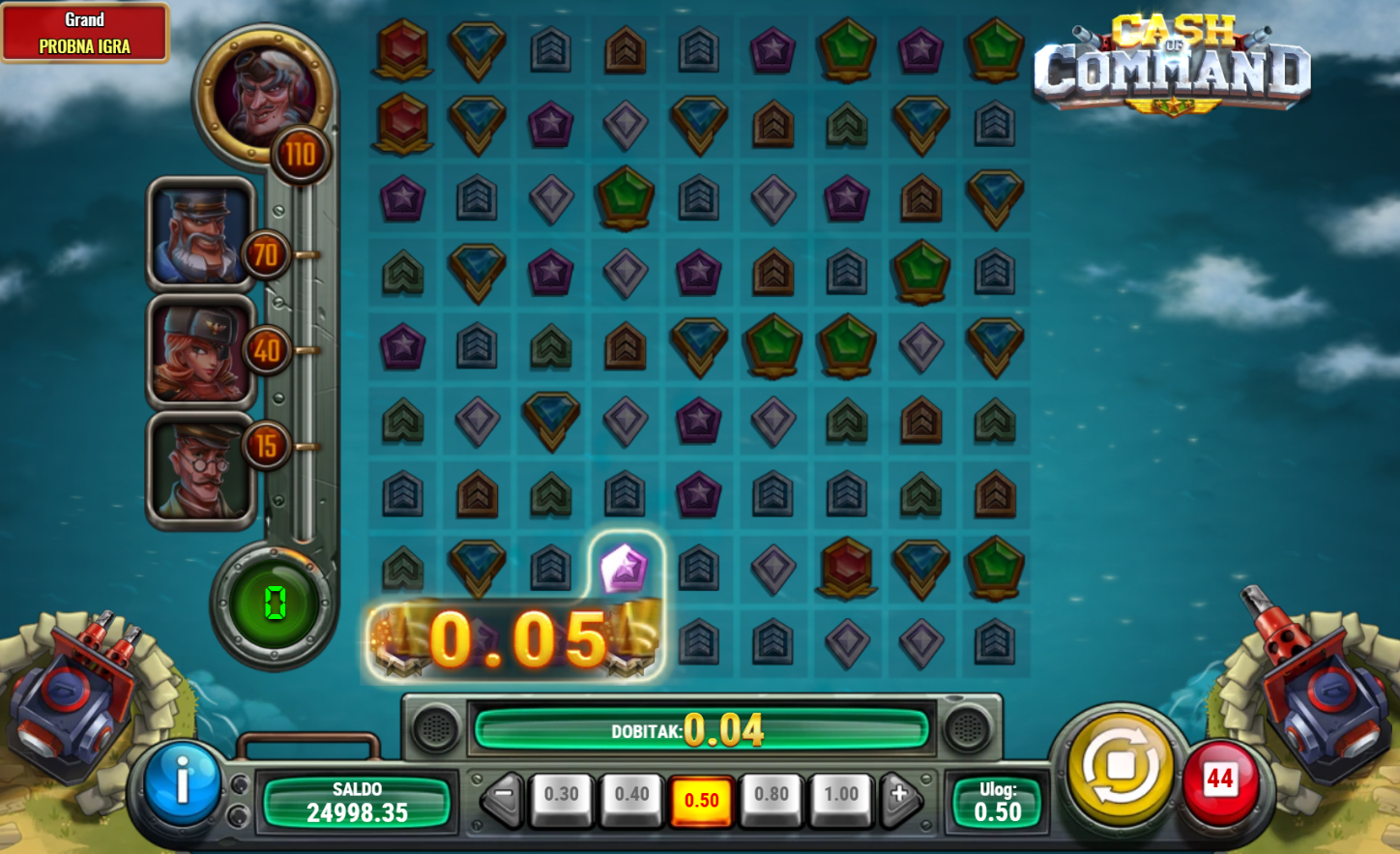Activate the red autoplay button showing 44
The image size is (1400, 854).
[x=1220, y=779]
